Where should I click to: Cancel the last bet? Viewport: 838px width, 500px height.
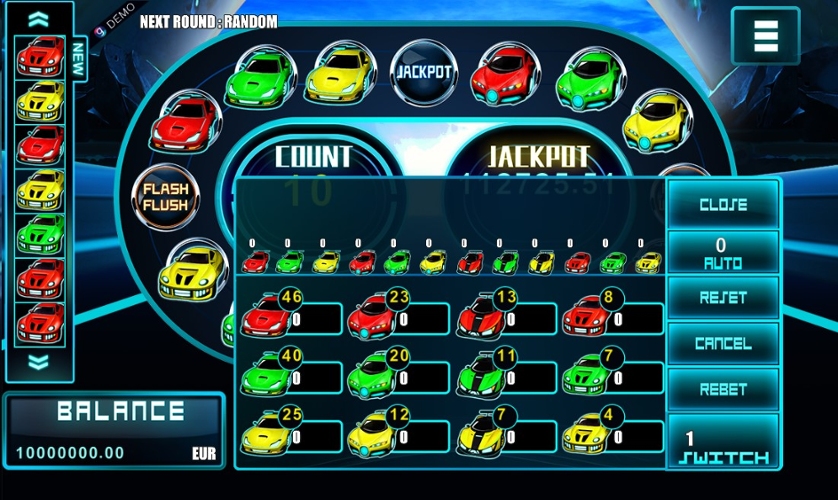point(723,344)
